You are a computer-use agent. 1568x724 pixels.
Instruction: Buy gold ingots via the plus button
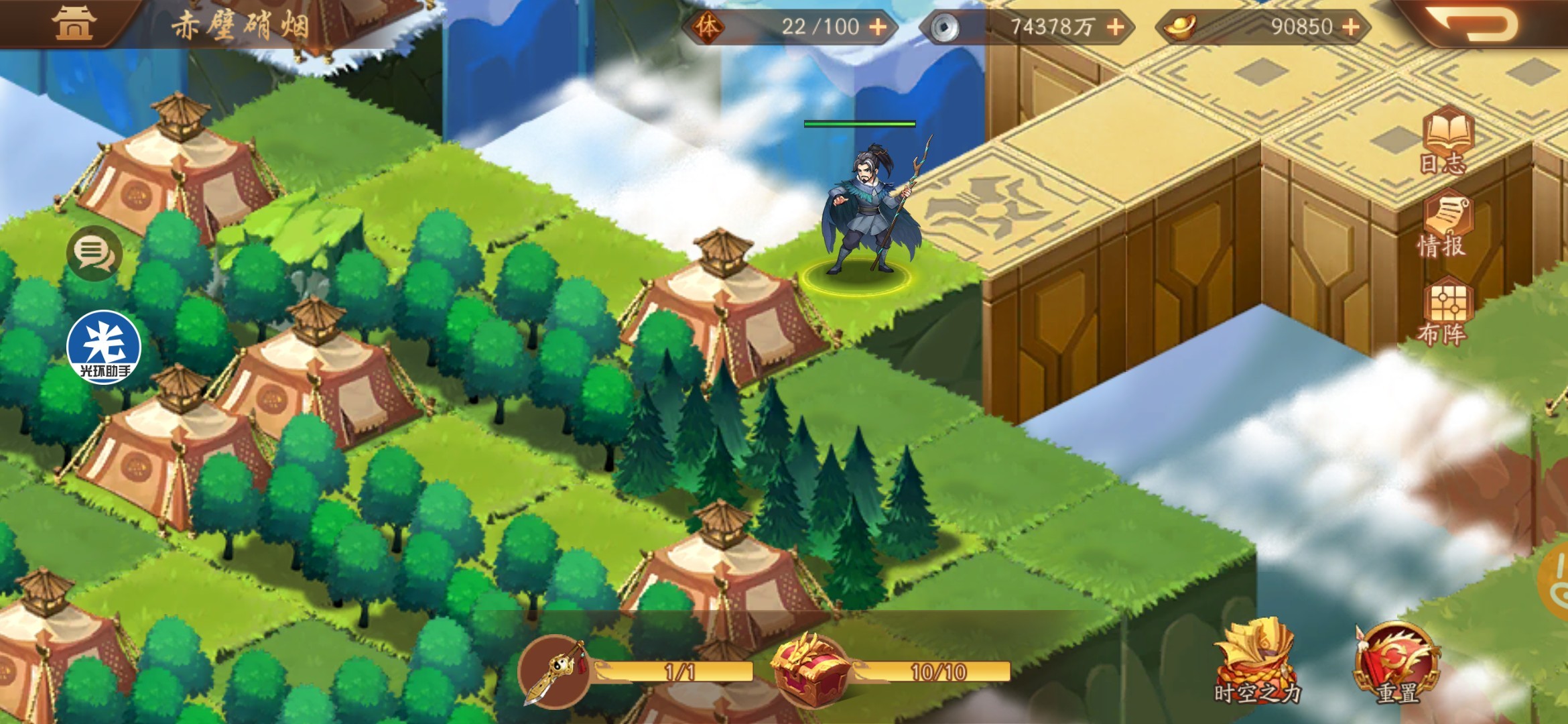tap(1351, 27)
